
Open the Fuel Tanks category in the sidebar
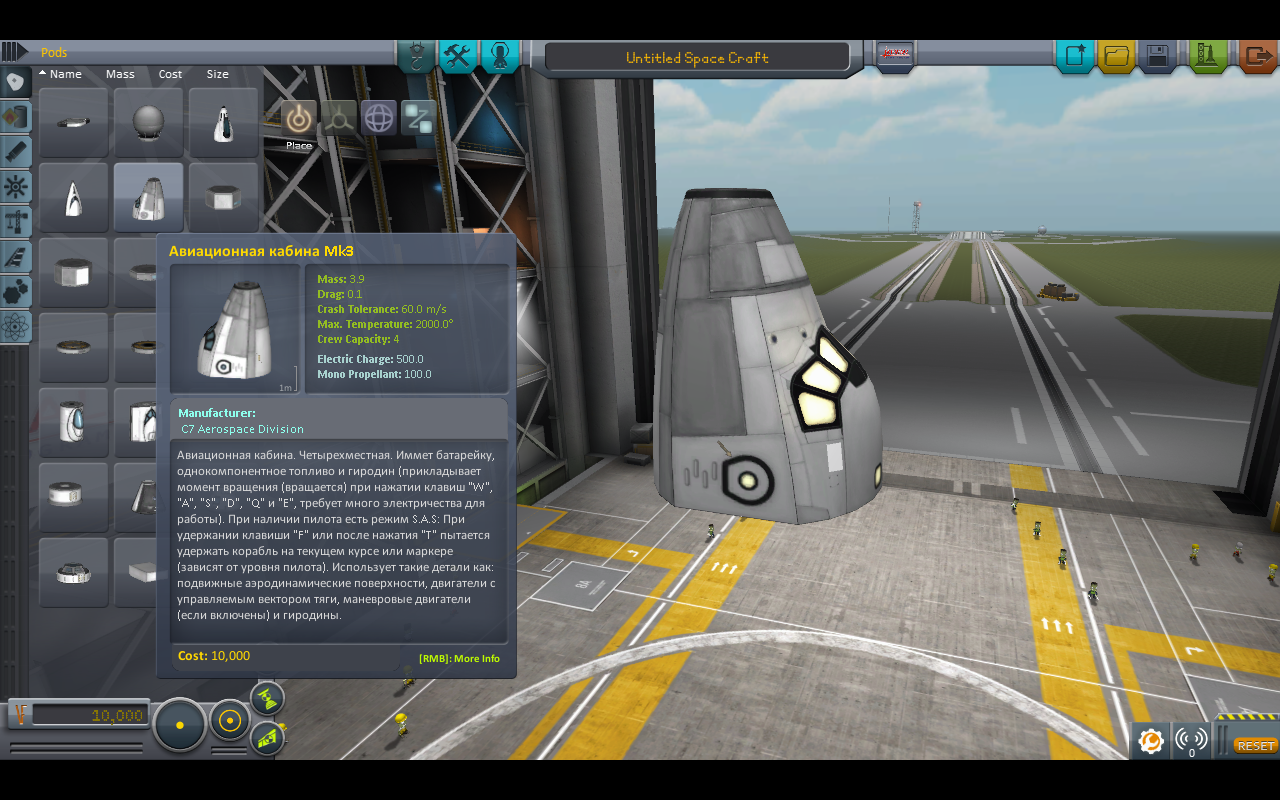[15, 117]
